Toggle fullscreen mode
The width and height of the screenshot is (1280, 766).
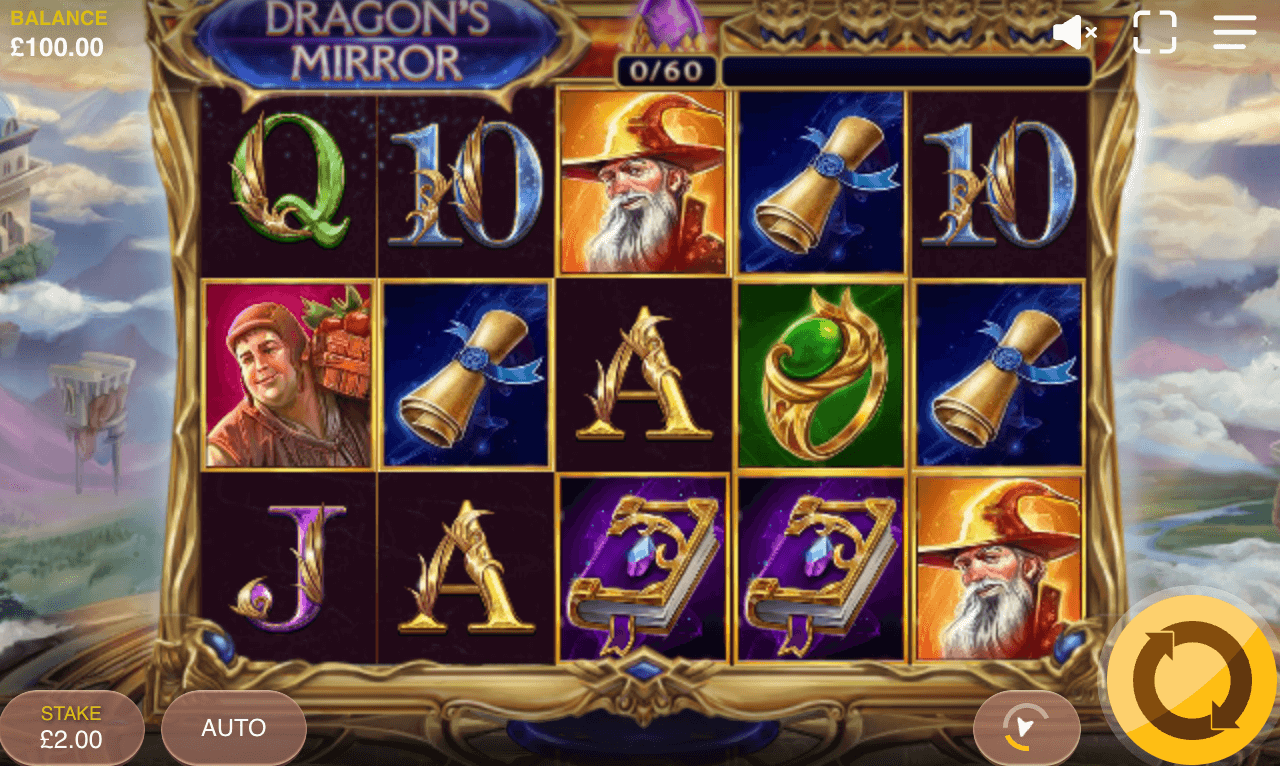[1157, 31]
